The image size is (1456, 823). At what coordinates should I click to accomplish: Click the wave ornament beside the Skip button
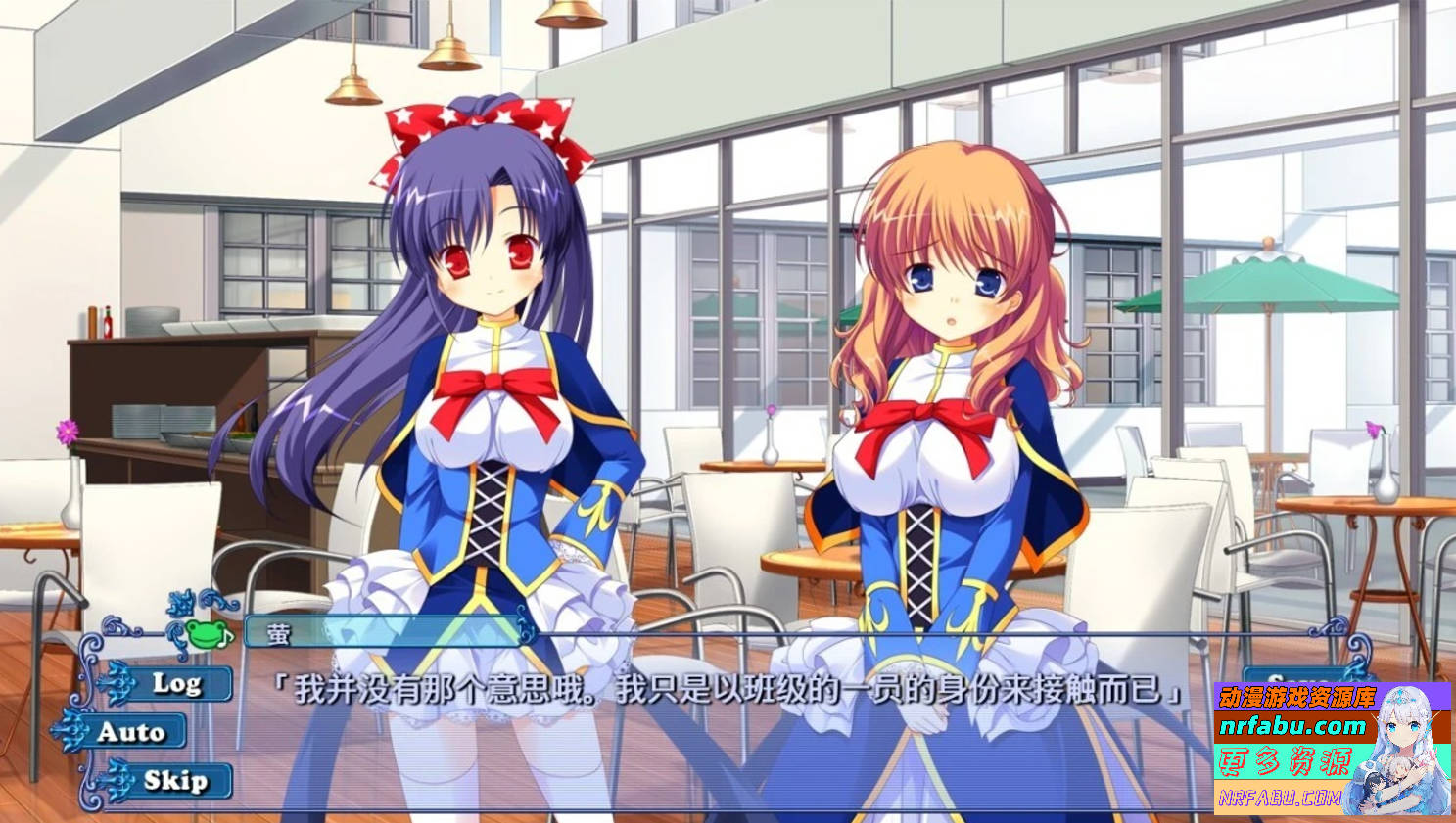[x=117, y=779]
